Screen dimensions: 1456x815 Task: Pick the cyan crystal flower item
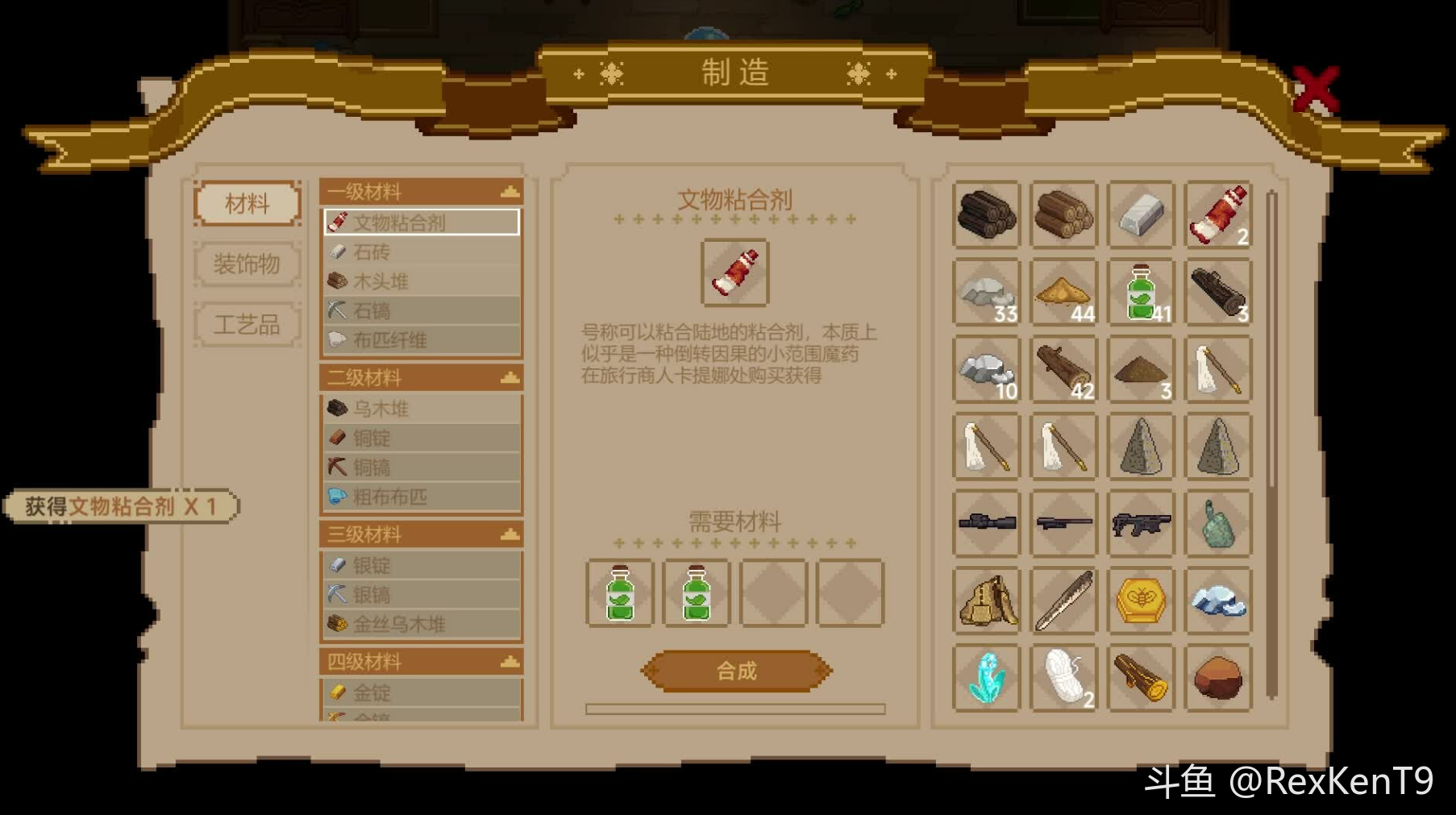986,678
